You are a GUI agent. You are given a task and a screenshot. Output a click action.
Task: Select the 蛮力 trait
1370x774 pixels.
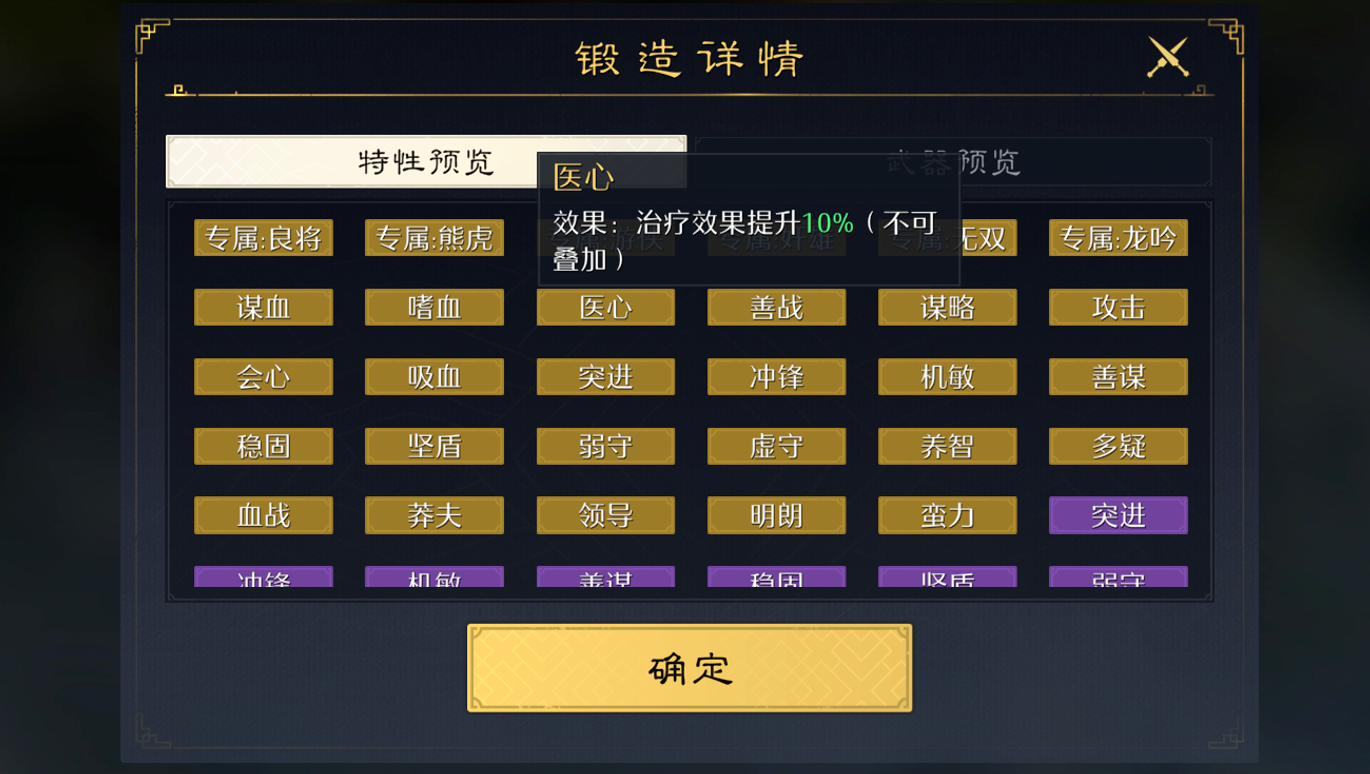pyautogui.click(x=947, y=515)
